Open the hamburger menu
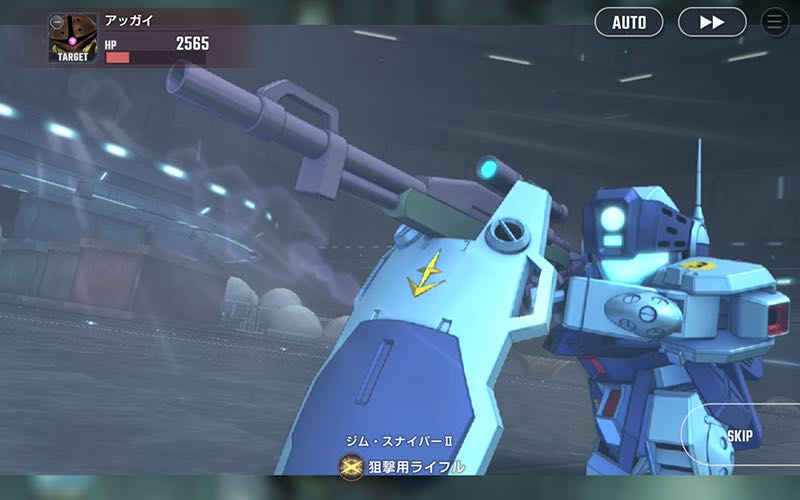 (x=775, y=22)
